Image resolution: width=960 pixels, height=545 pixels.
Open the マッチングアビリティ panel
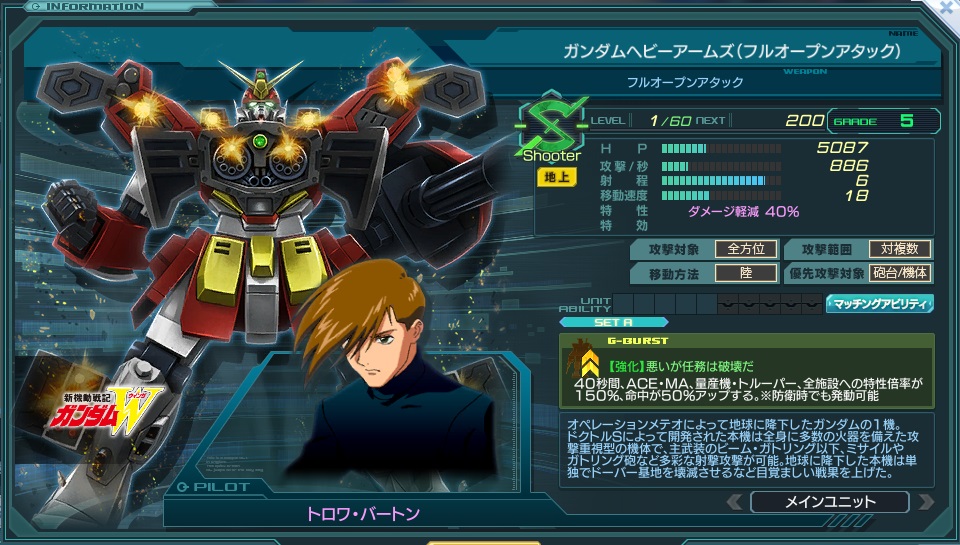880,303
